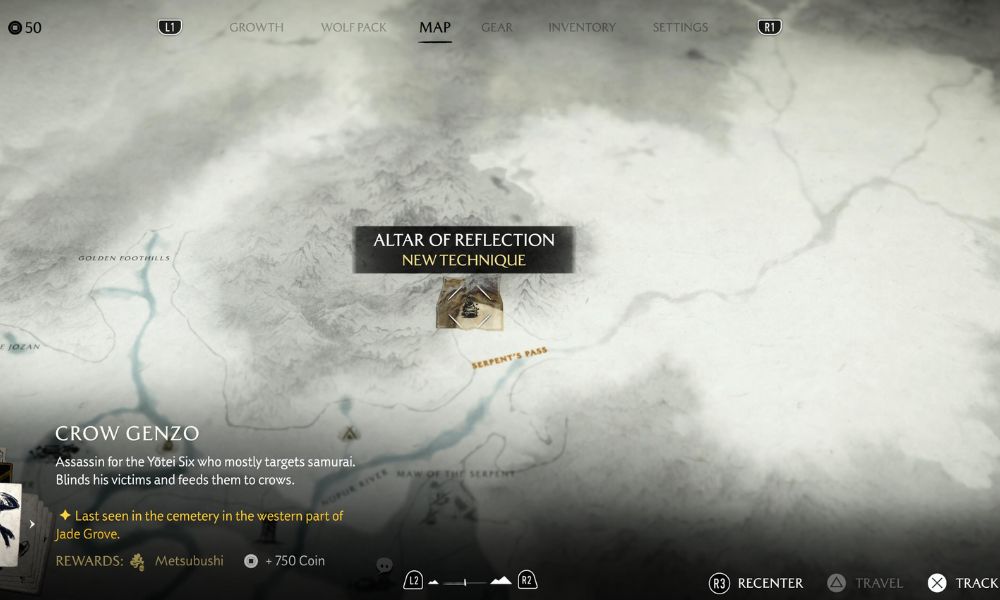Switch to the Settings tab
This screenshot has height=600, width=1000.
[680, 27]
